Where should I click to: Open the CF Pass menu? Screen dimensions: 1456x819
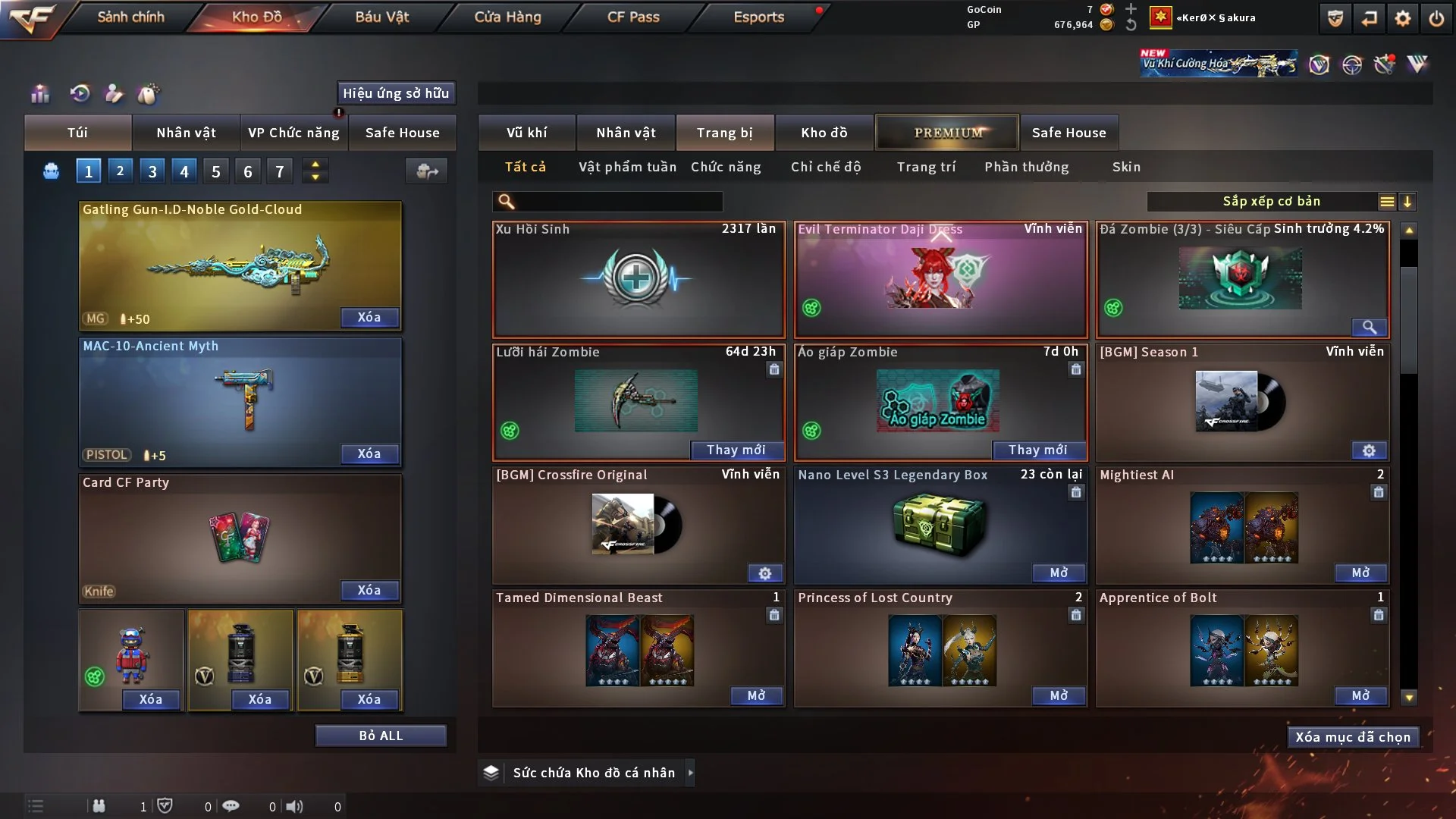click(633, 17)
